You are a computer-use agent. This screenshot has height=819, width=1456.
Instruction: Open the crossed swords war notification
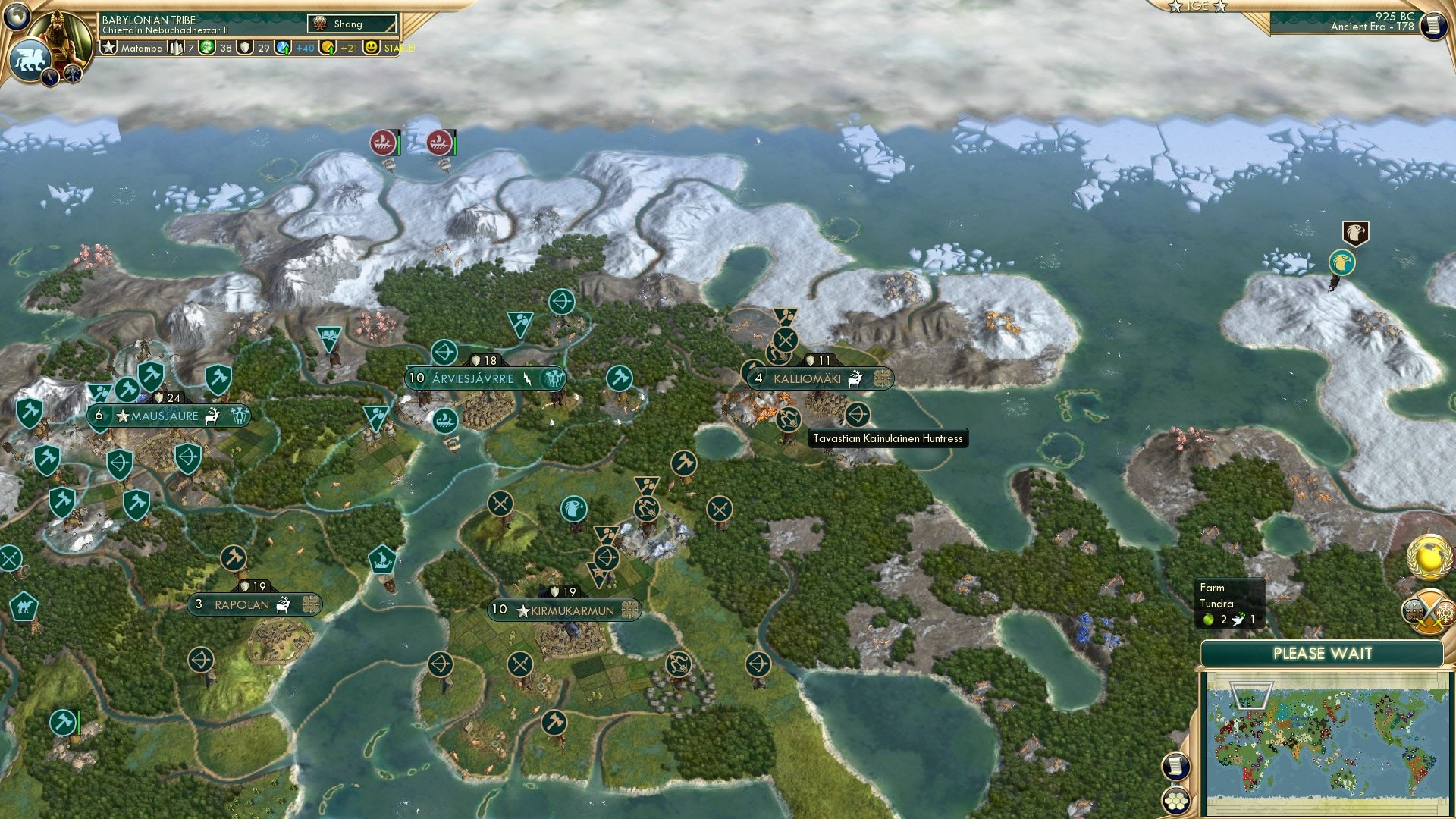(1429, 611)
